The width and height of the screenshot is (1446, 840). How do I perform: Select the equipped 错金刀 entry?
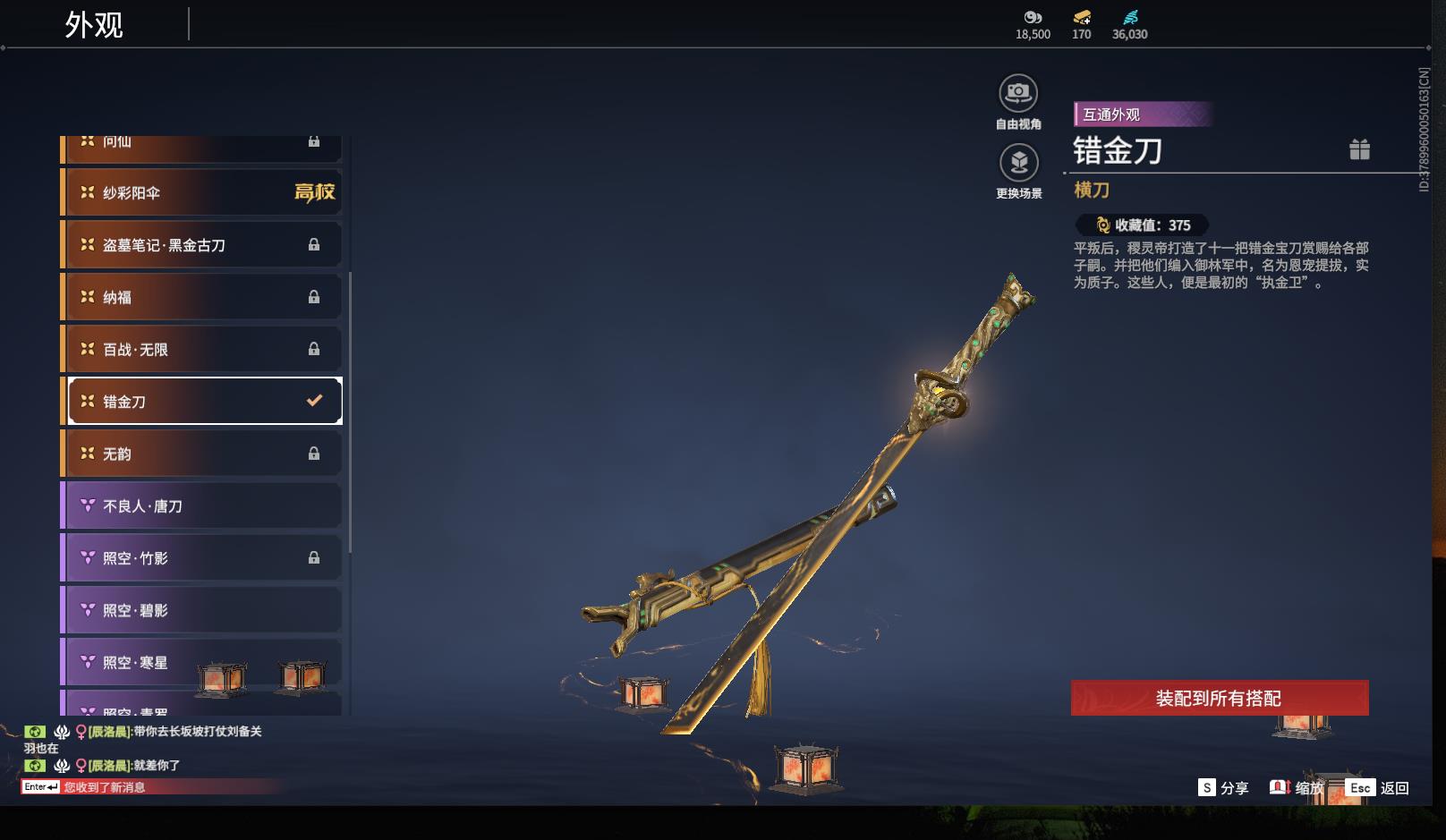(x=204, y=402)
